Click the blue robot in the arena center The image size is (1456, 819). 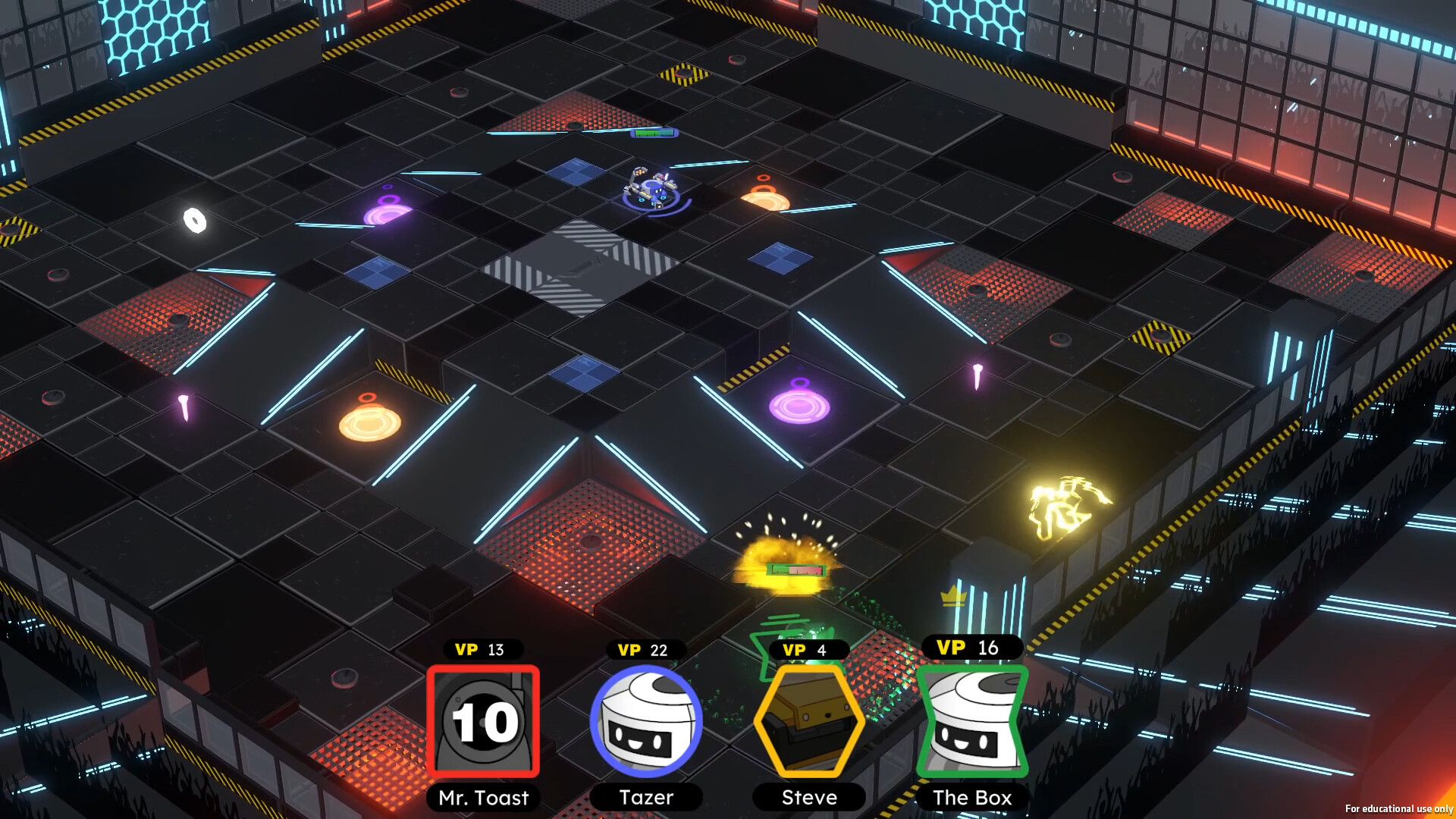point(651,188)
